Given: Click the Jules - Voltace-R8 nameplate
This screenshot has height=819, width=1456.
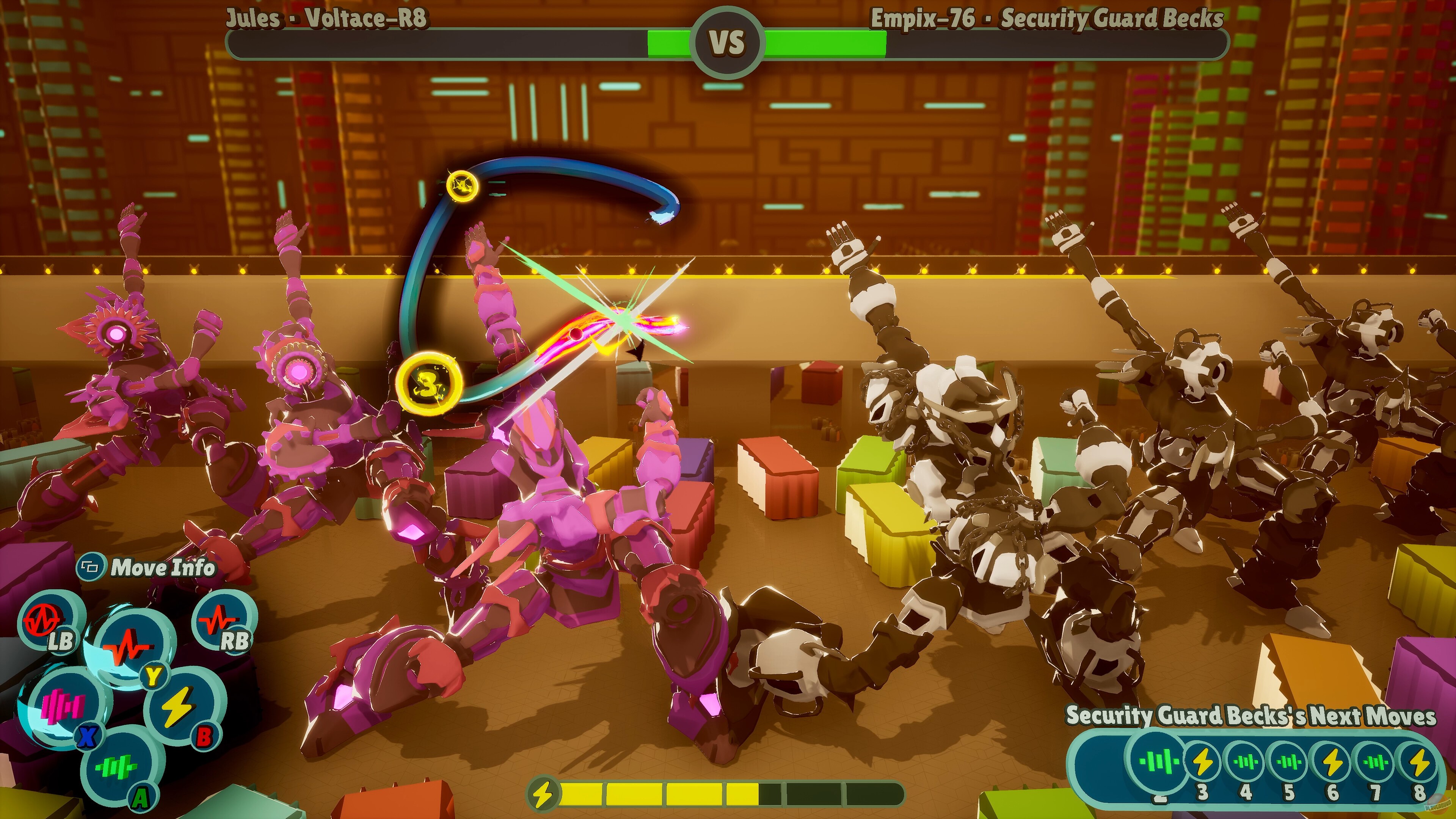Looking at the screenshot, I should pyautogui.click(x=328, y=17).
